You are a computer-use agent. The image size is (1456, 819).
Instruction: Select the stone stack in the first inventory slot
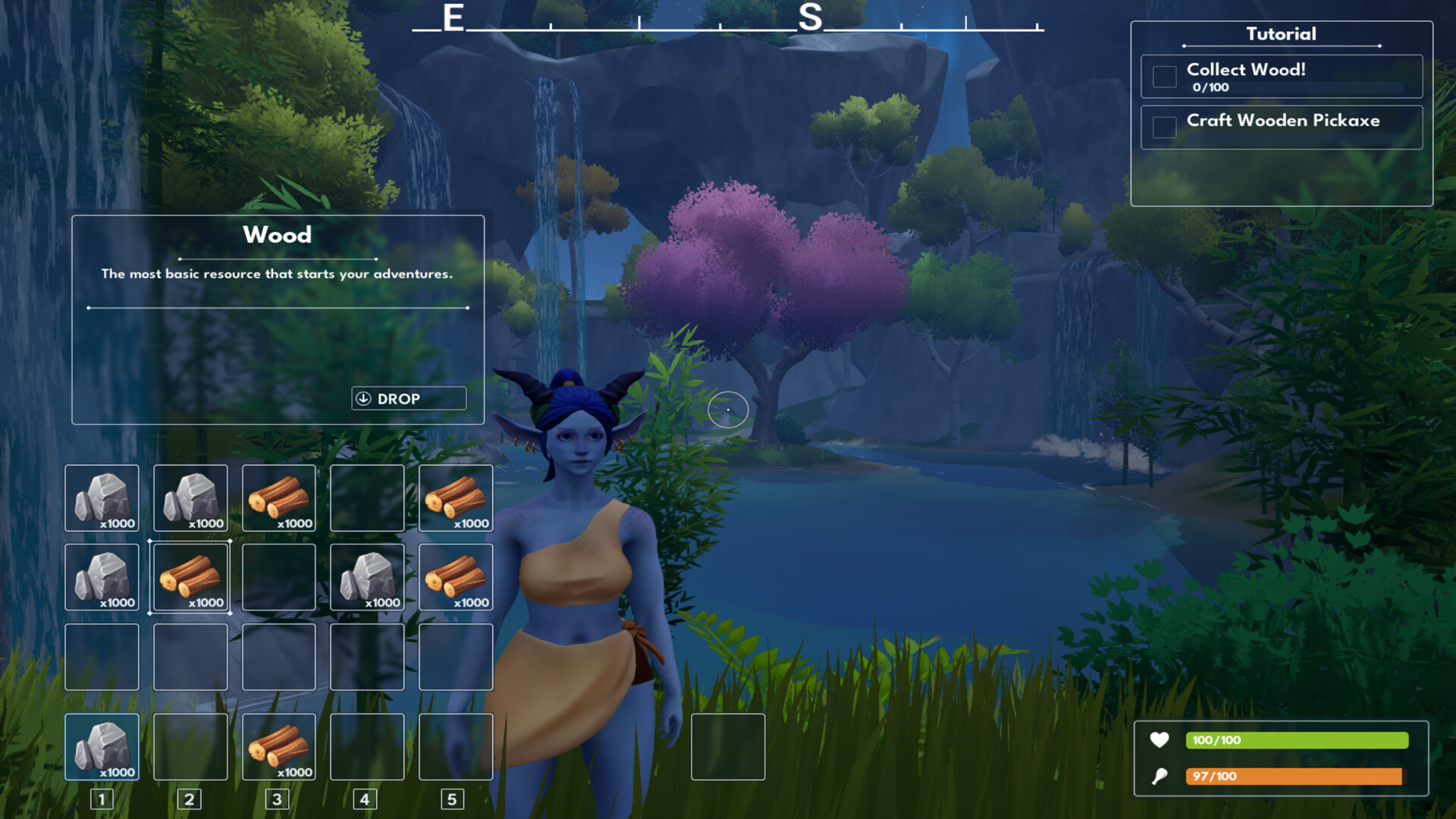point(102,498)
